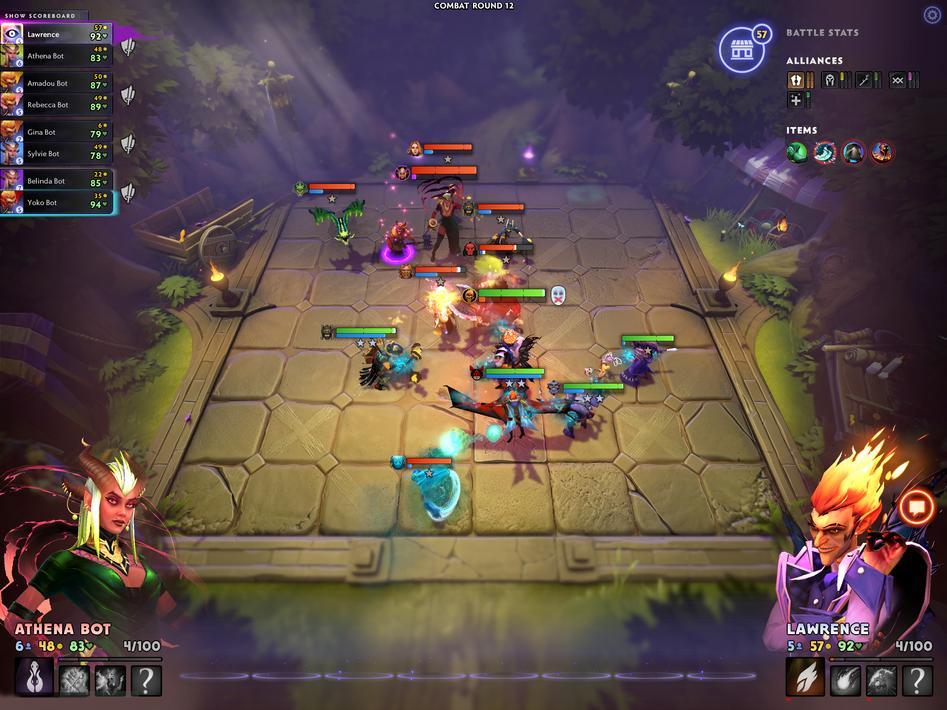The height and width of the screenshot is (710, 947).
Task: View Athena Bot's board from player list
Action: pyautogui.click(x=55, y=56)
